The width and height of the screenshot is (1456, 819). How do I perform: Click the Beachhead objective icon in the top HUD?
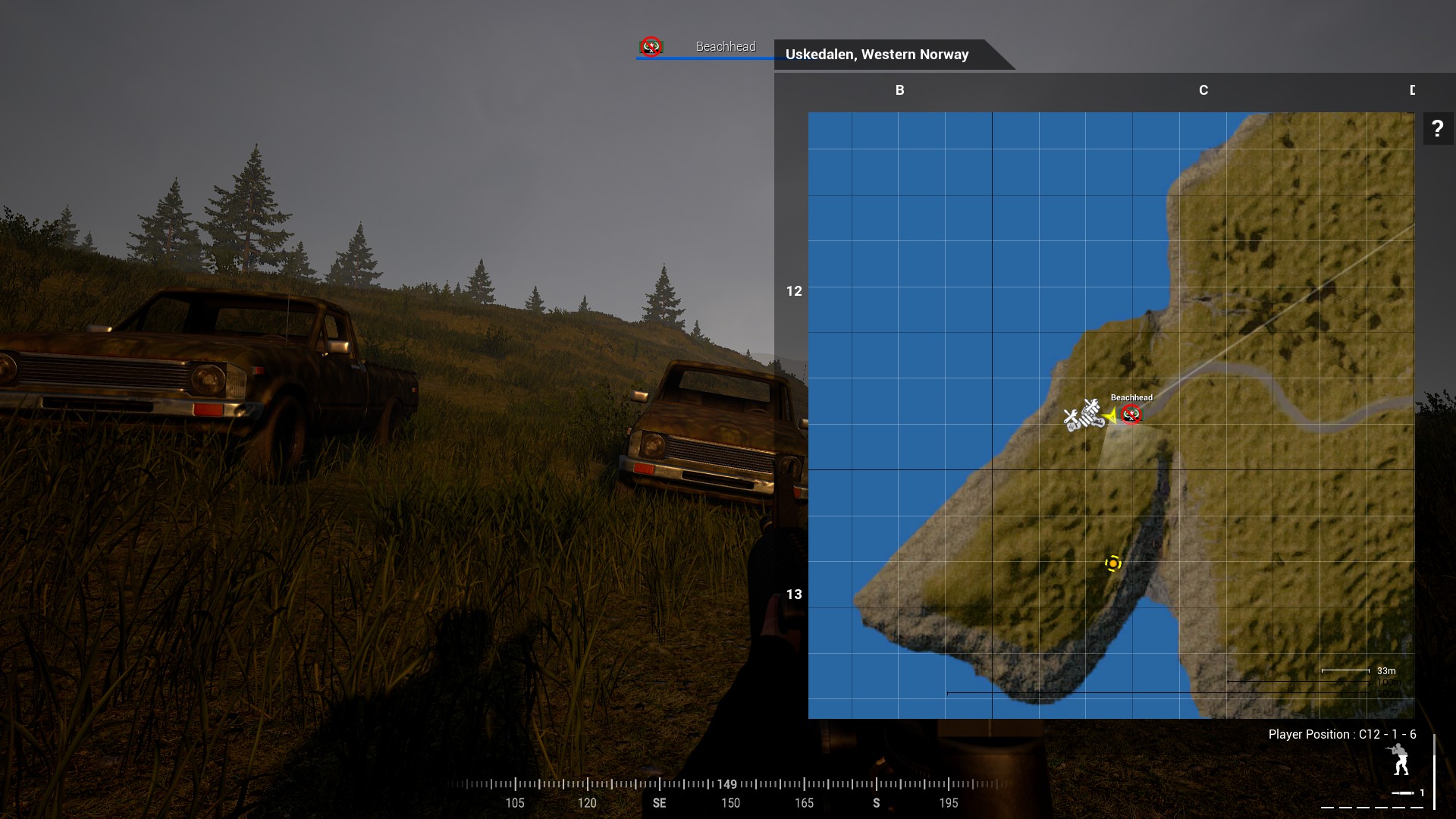[x=651, y=47]
